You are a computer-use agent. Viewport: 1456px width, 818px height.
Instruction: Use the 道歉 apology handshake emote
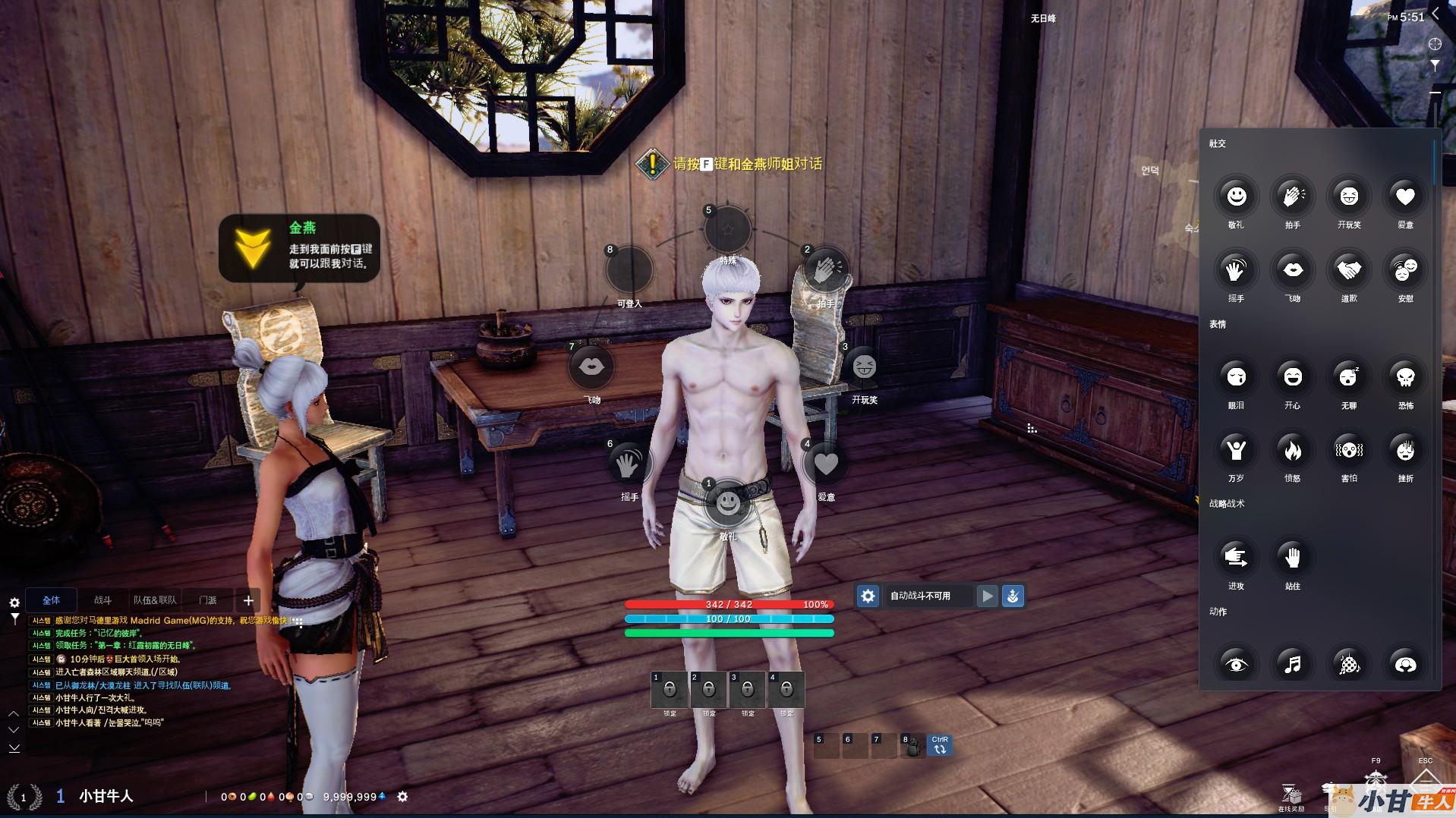pos(1349,270)
